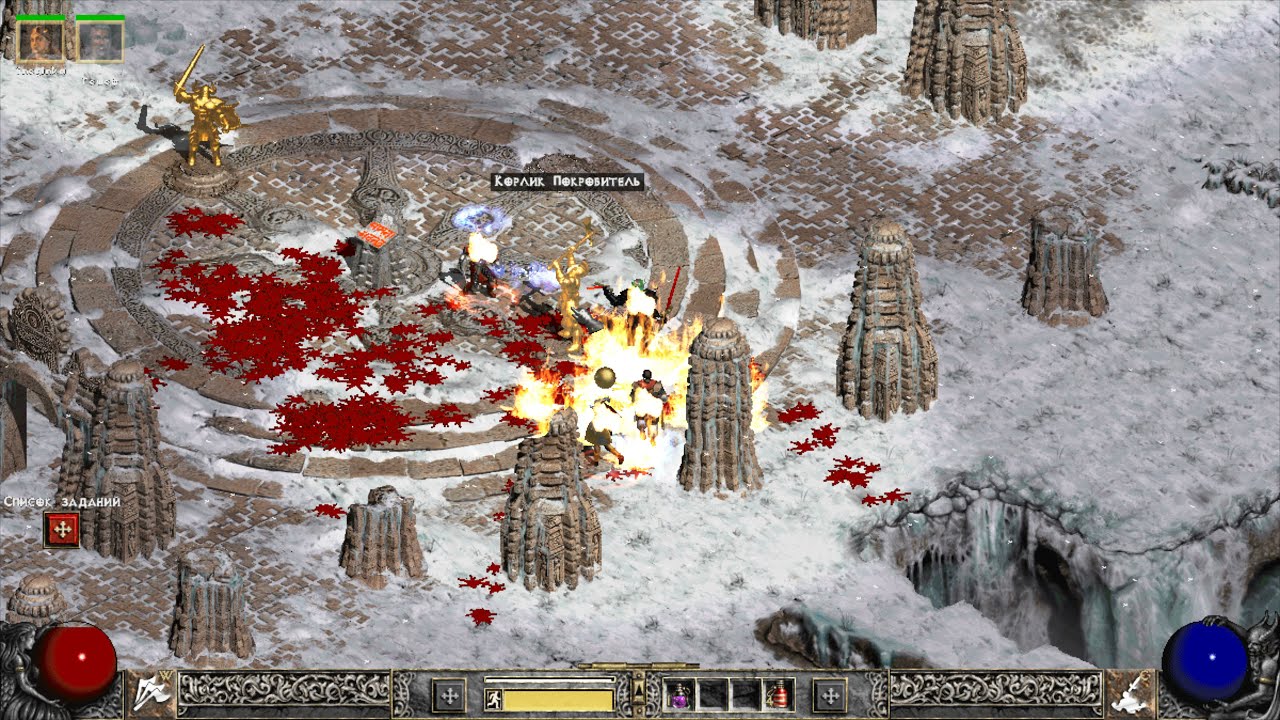Image resolution: width=1280 pixels, height=720 pixels.
Task: Open the red Список заданий quest log button
Action: (x=61, y=529)
